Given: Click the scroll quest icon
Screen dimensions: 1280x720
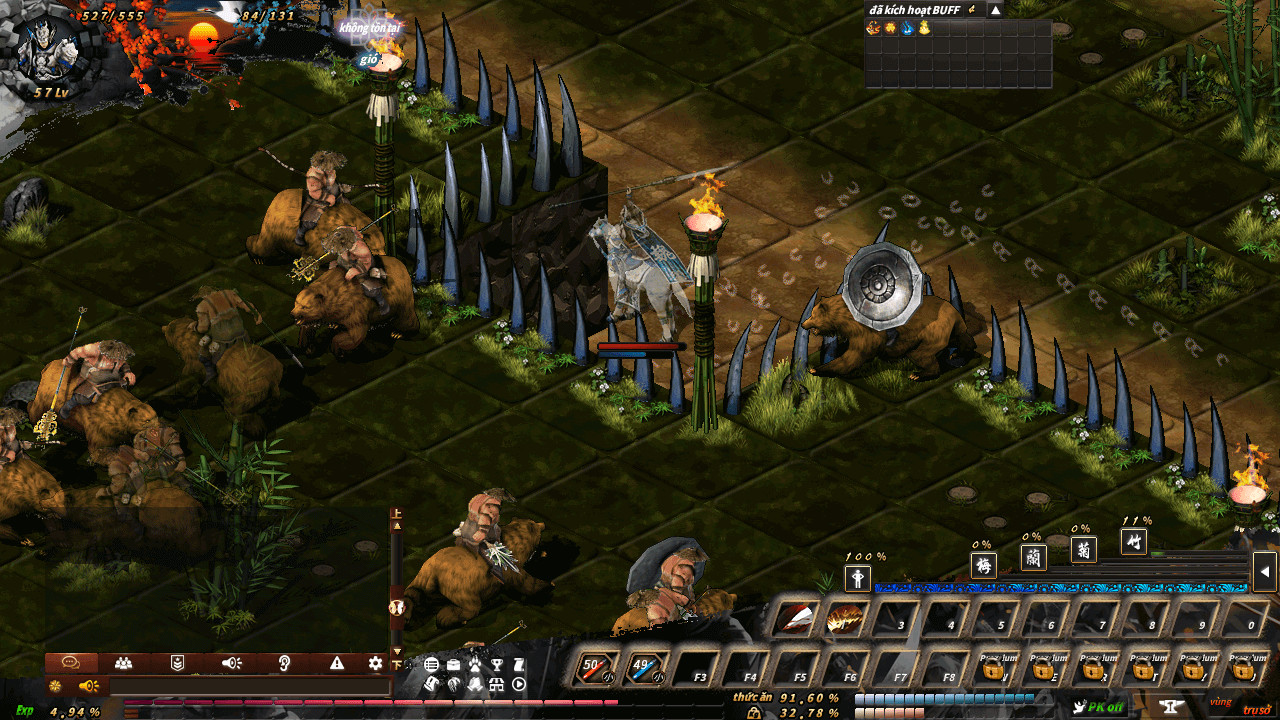Looking at the screenshot, I should pos(519,664).
